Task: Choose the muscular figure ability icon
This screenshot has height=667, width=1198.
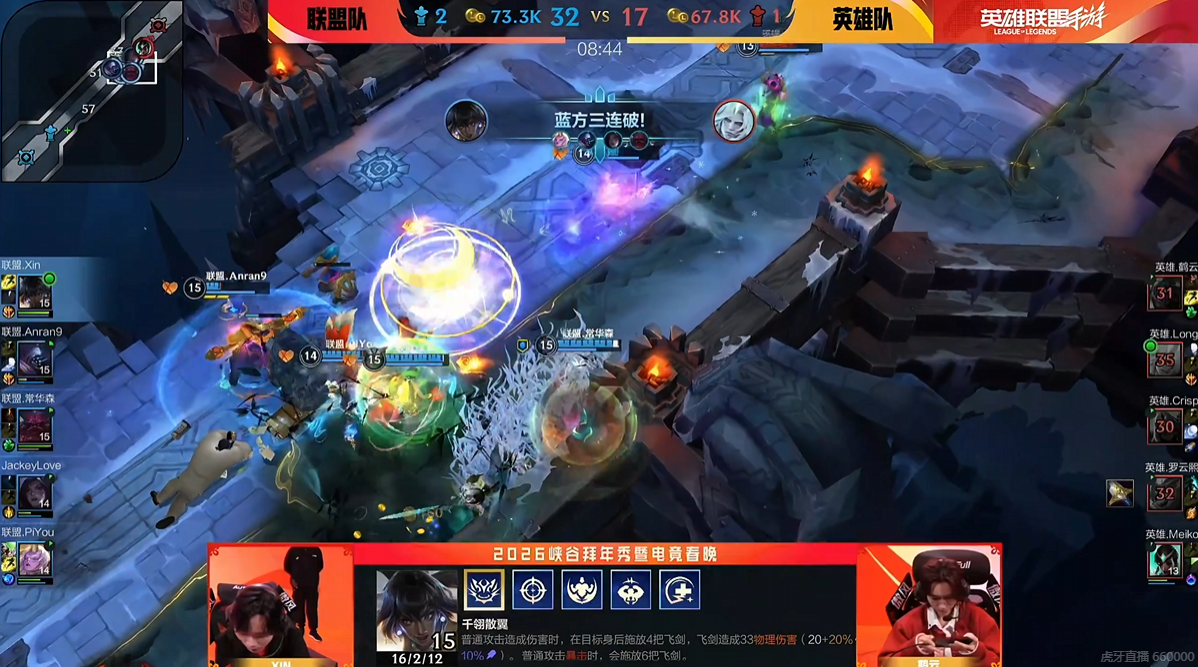Action: [582, 590]
